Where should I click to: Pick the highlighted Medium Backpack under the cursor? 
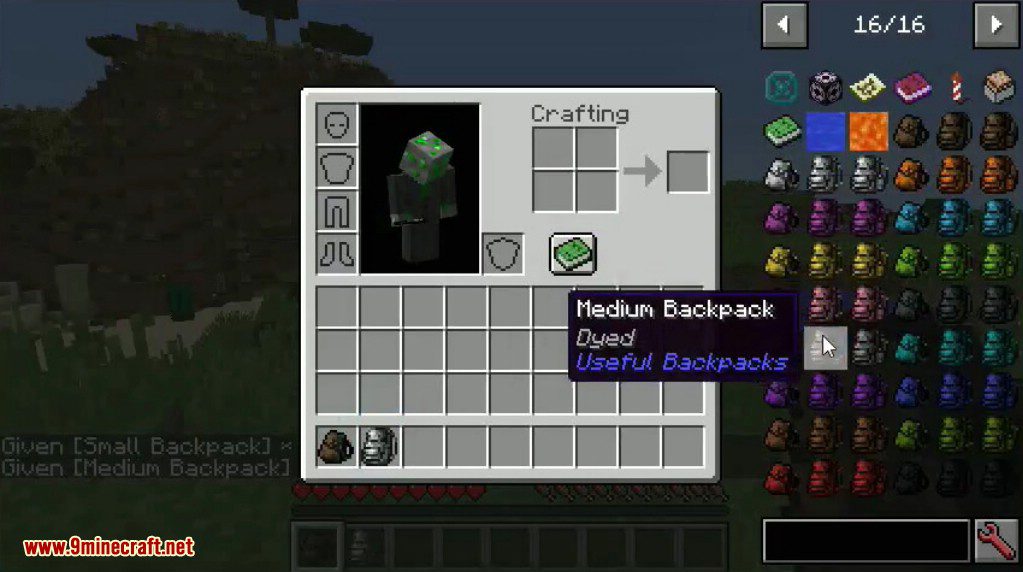[x=825, y=347]
